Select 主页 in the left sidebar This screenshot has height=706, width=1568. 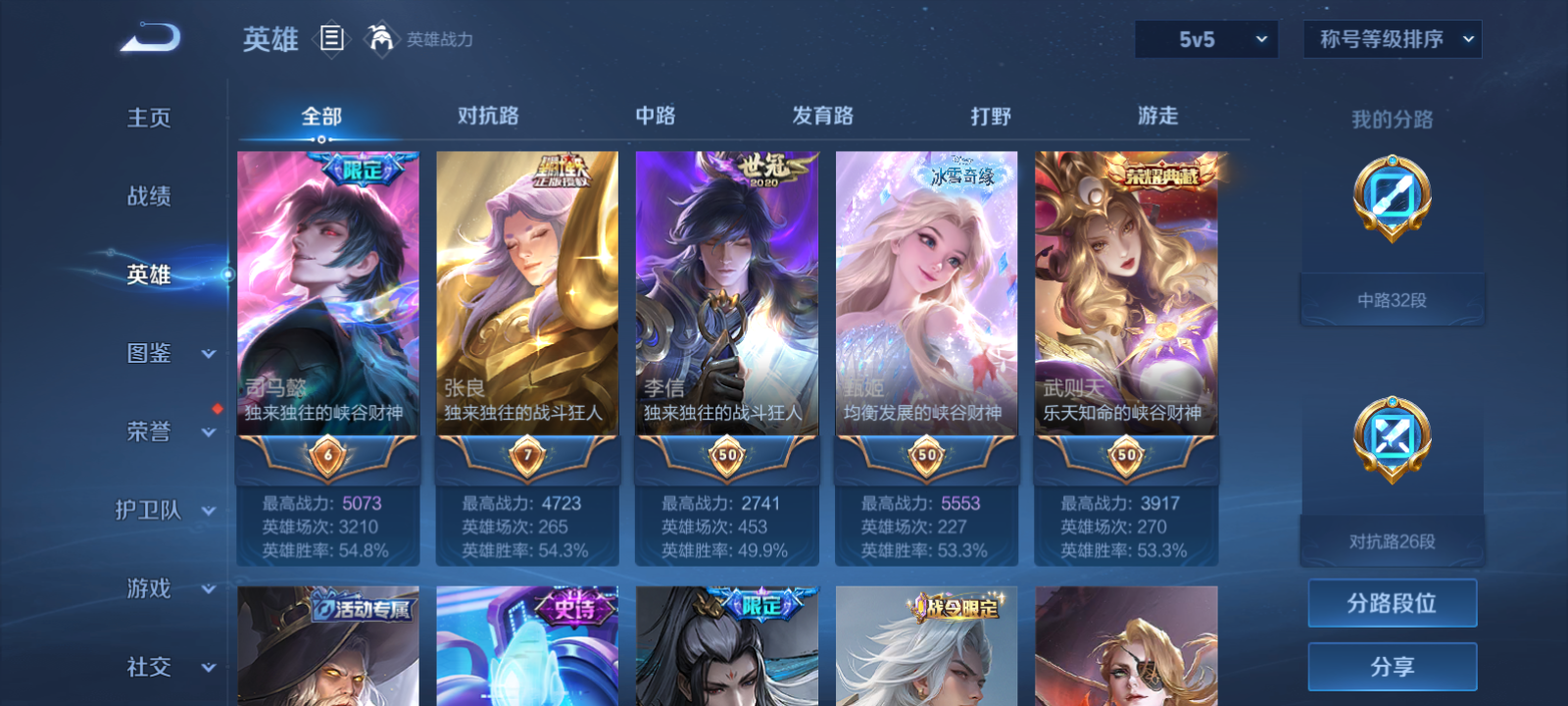click(x=149, y=118)
